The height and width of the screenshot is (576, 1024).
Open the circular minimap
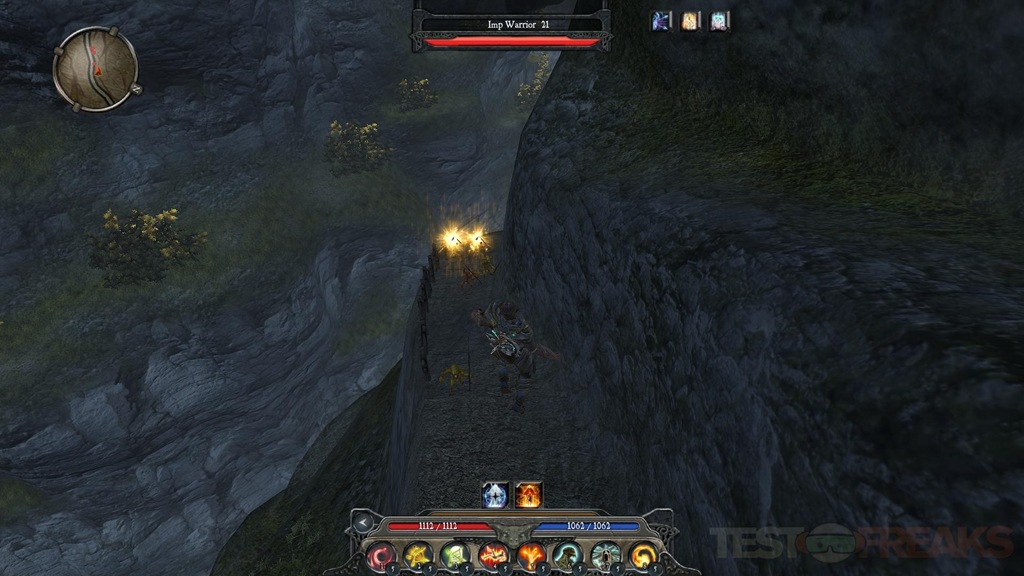tap(95, 68)
